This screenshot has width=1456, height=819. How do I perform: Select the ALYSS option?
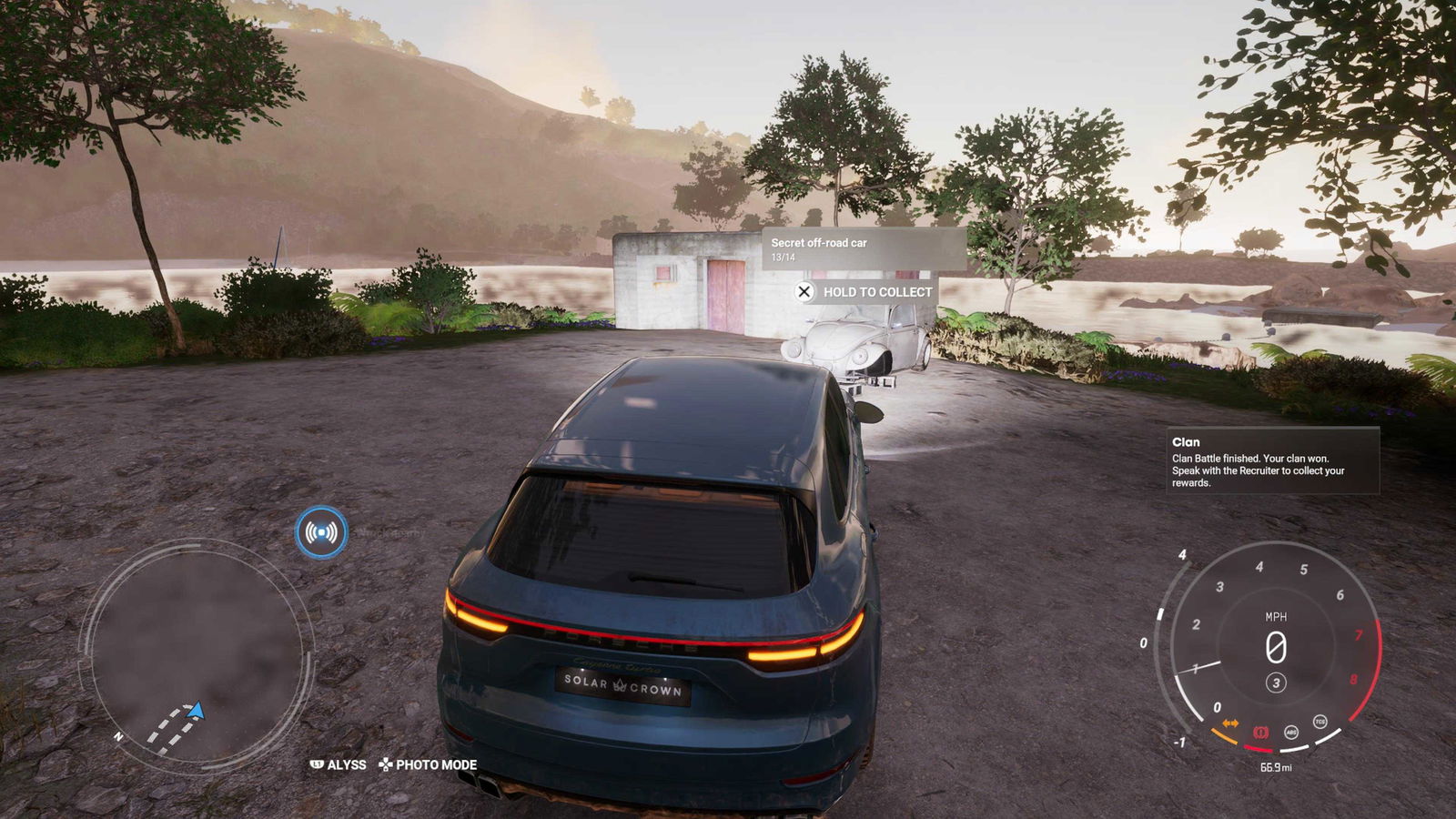pos(339,764)
